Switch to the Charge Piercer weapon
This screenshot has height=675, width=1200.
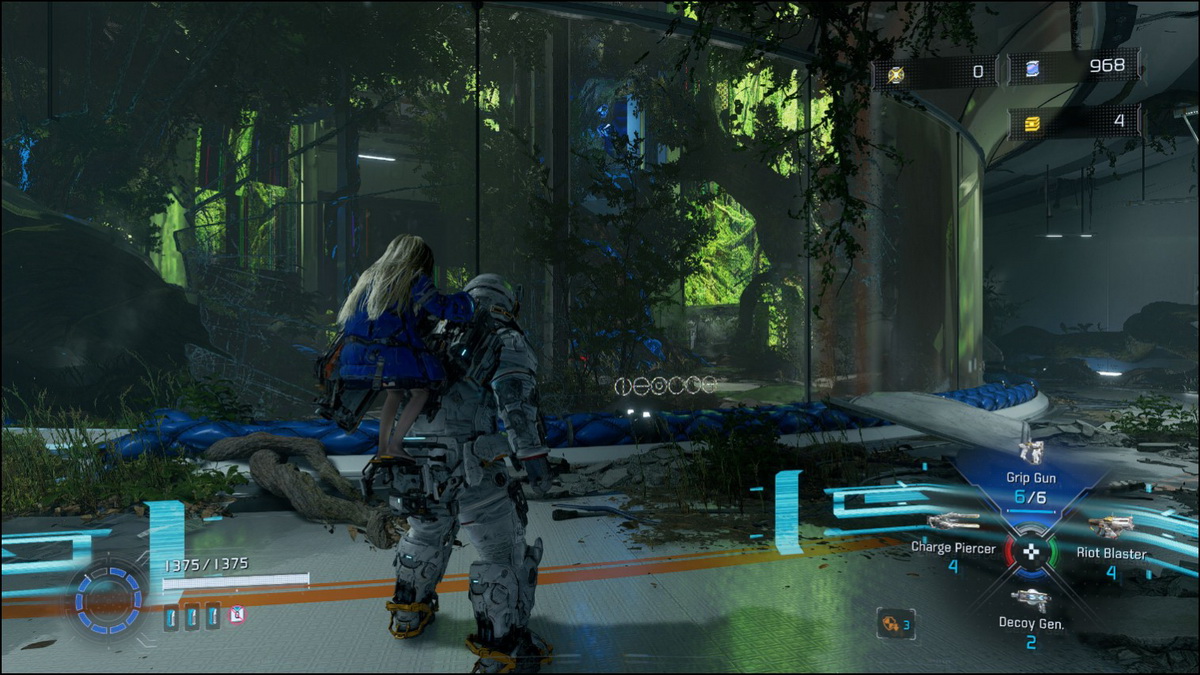(x=951, y=522)
